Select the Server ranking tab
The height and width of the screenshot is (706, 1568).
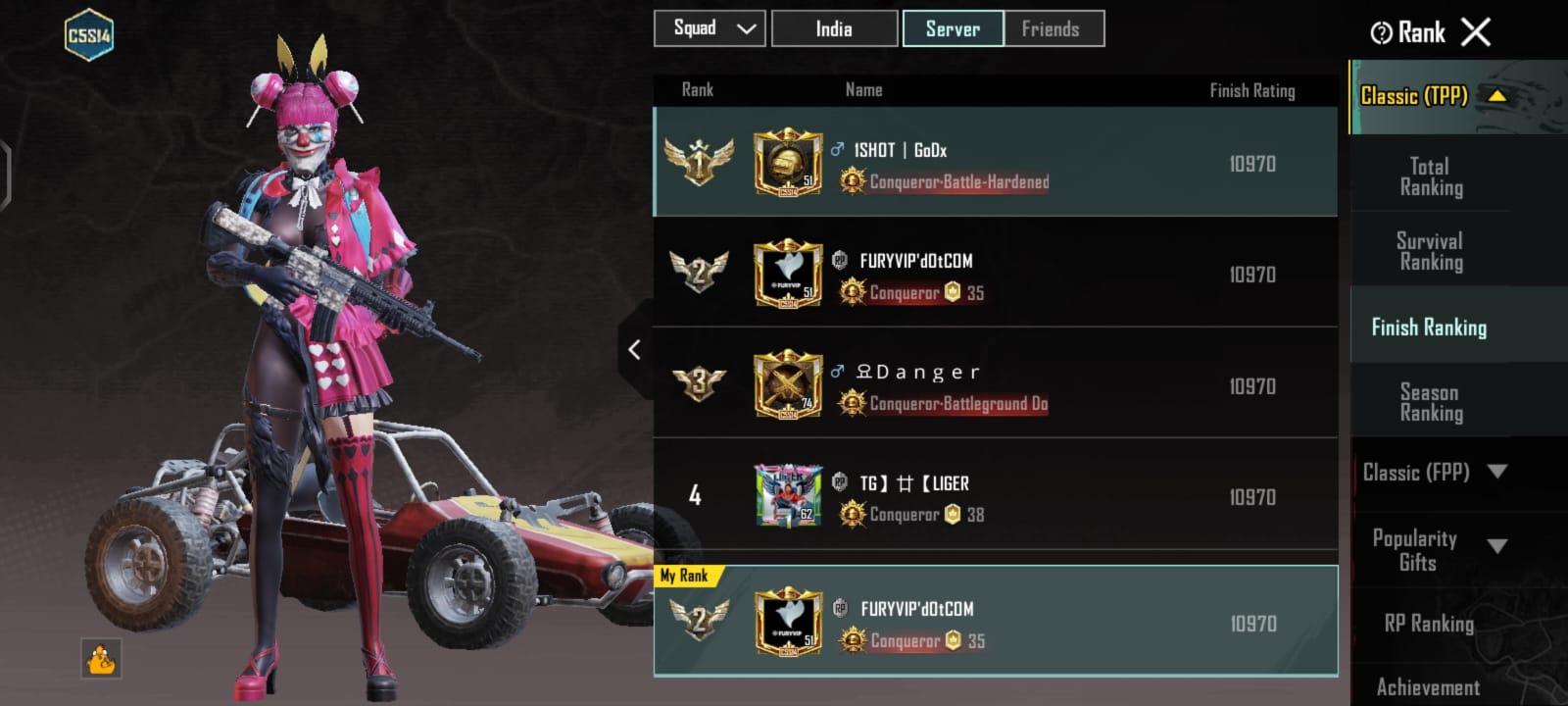click(953, 28)
